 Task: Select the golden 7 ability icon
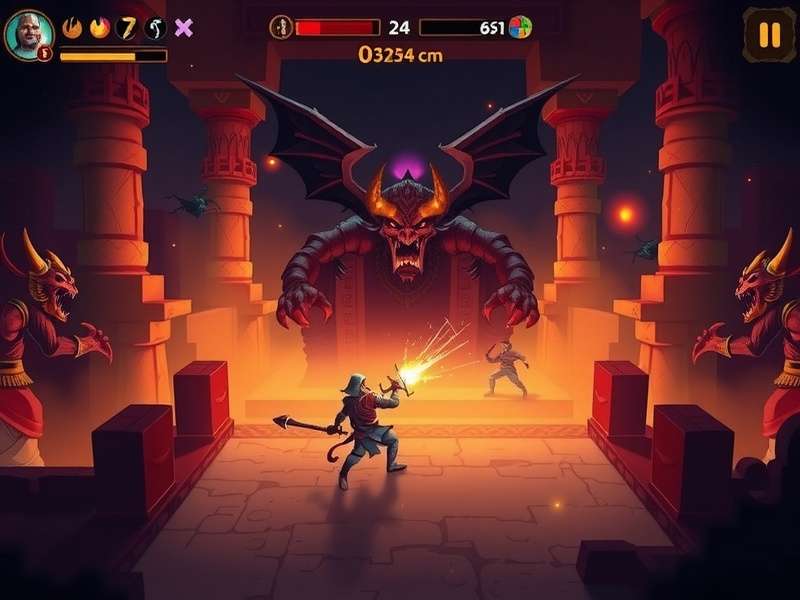tap(127, 28)
